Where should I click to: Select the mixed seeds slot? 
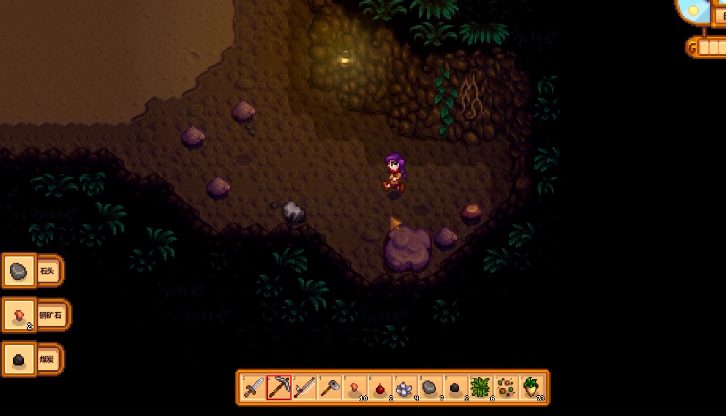(x=506, y=387)
